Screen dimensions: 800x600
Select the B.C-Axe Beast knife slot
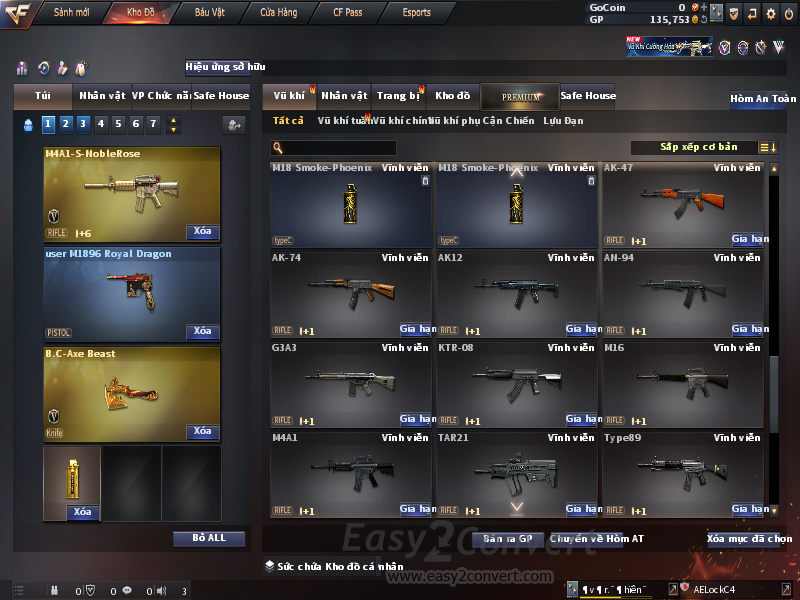coord(132,393)
